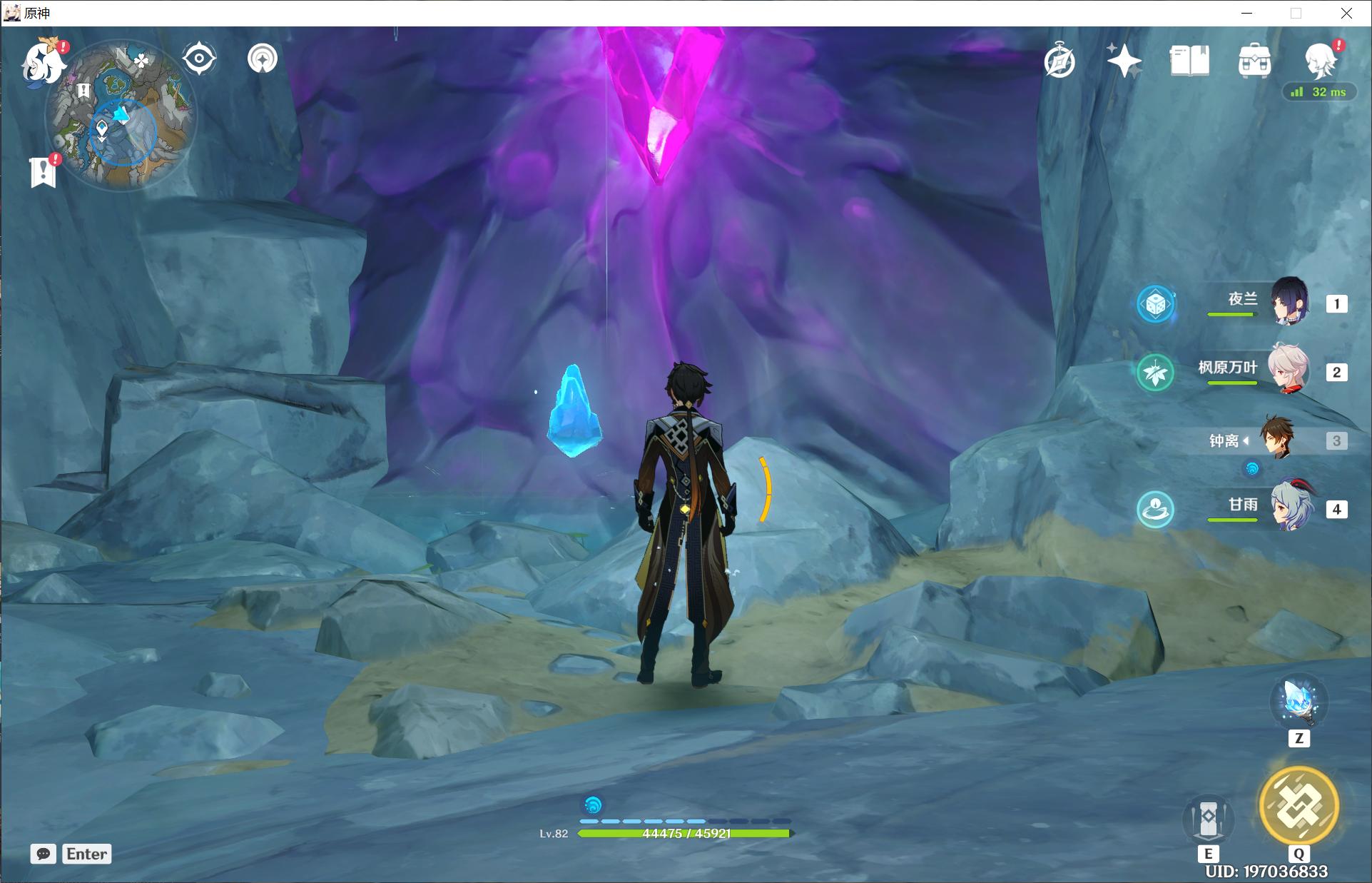Open the Paimon menu
The width and height of the screenshot is (1372, 883).
[x=41, y=64]
